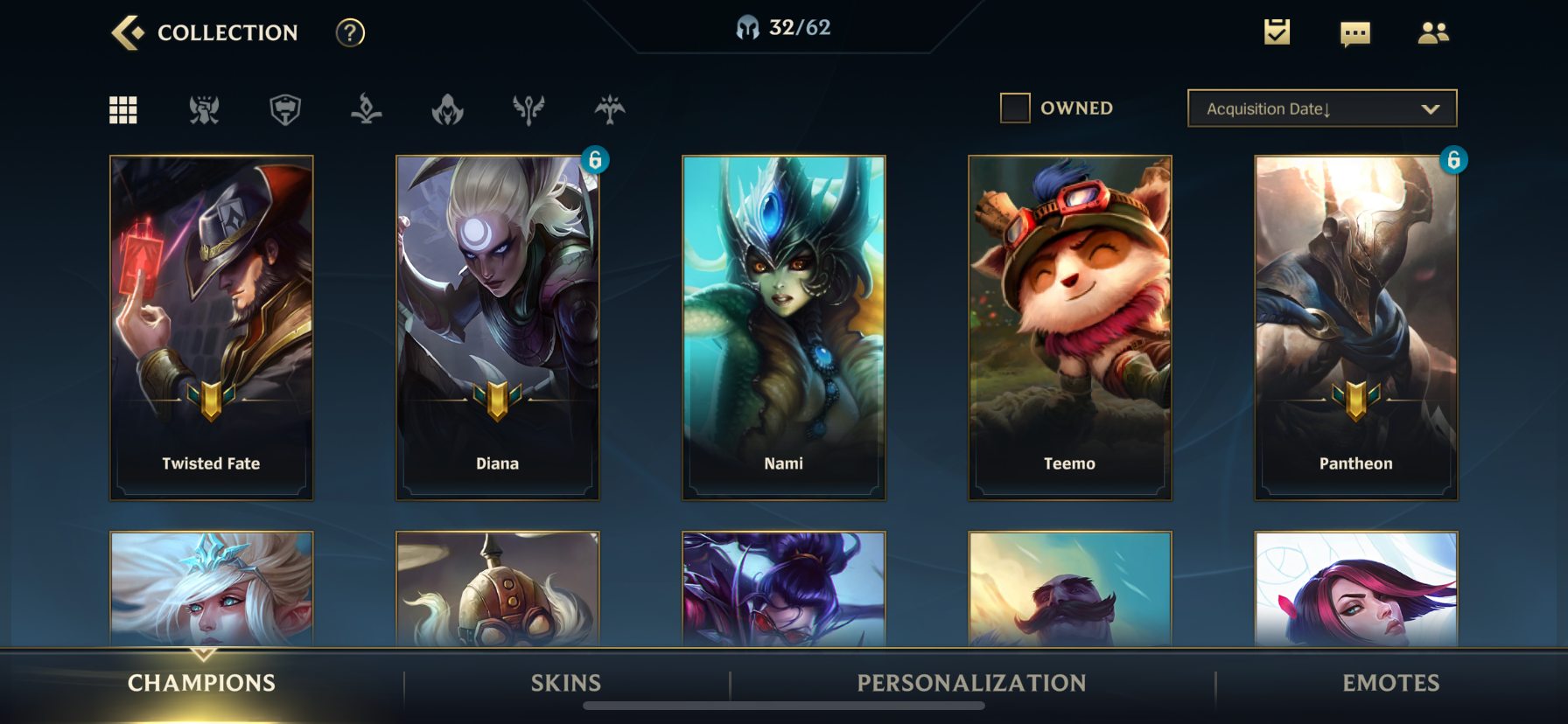Expand the sort options chevron
The width and height of the screenshot is (1568, 724).
pyautogui.click(x=1431, y=108)
